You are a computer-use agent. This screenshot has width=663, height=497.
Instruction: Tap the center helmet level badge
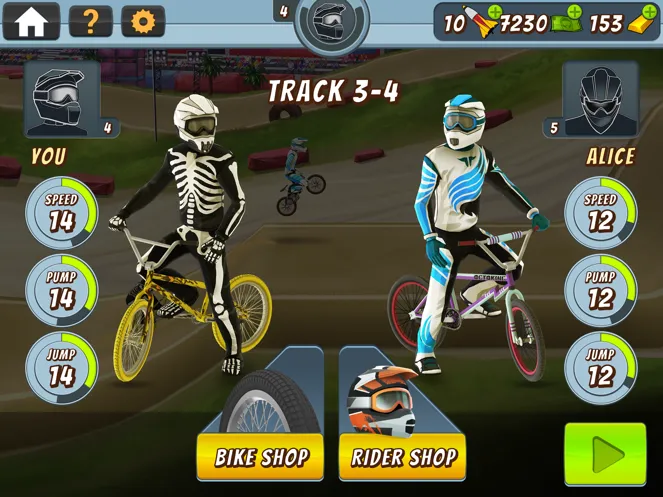[331, 22]
